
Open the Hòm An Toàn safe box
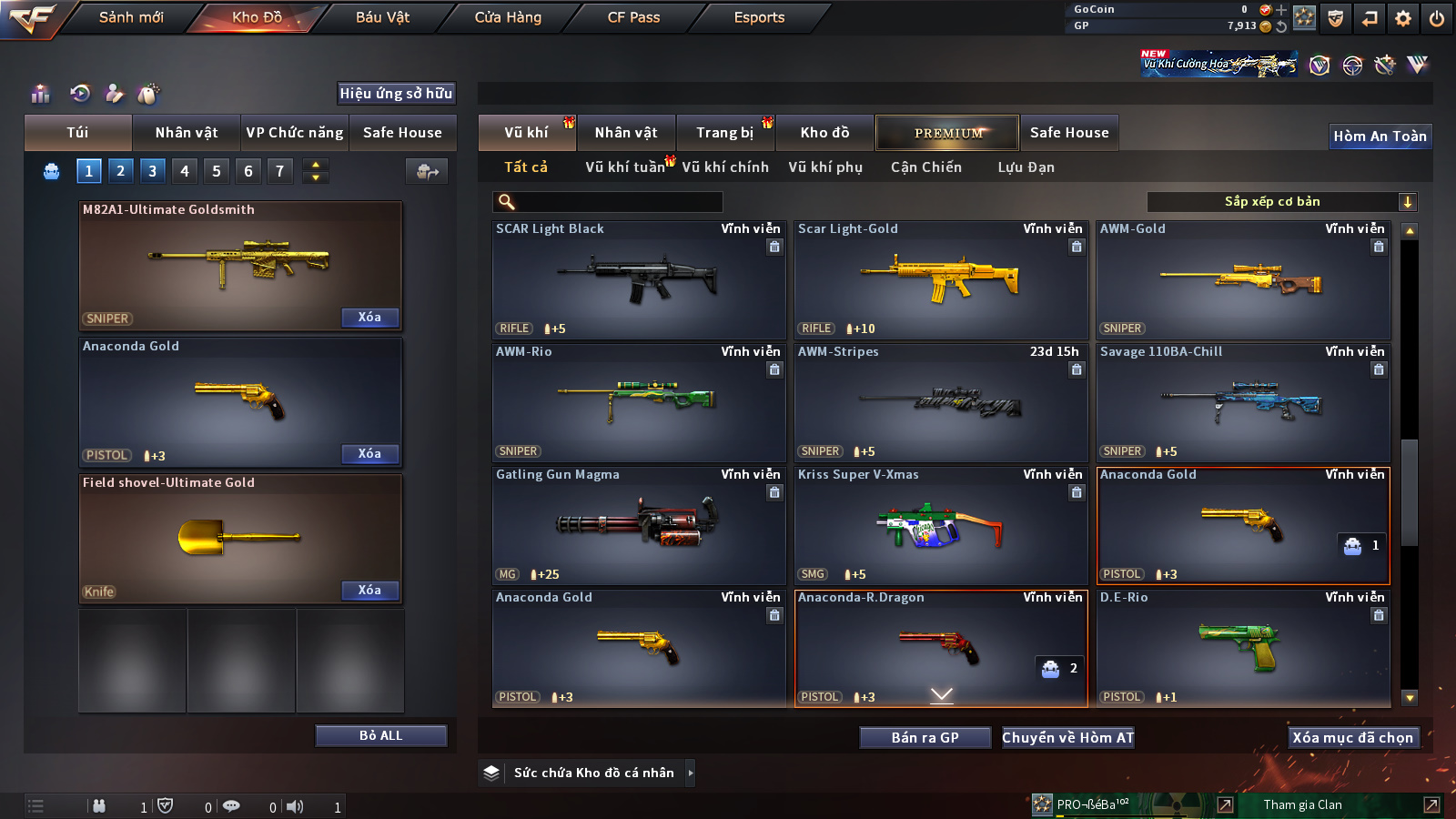[x=1380, y=136]
